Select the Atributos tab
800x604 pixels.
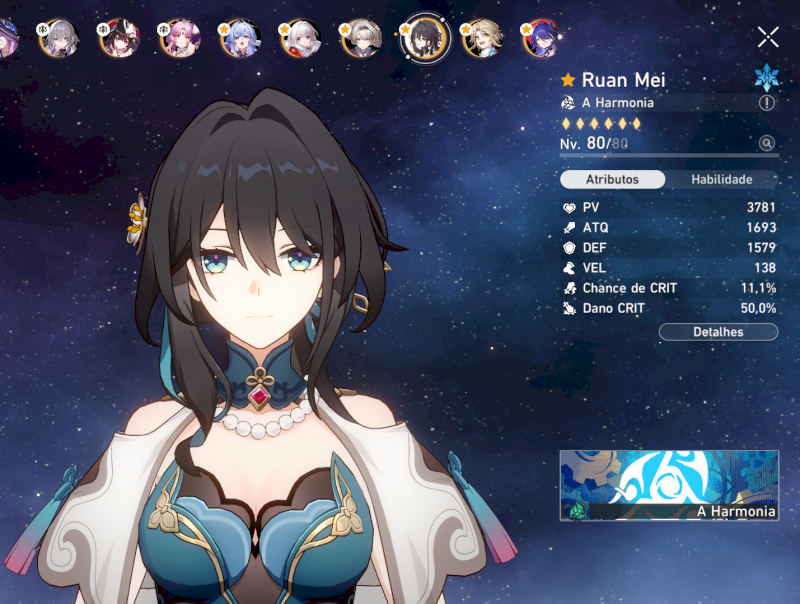612,180
